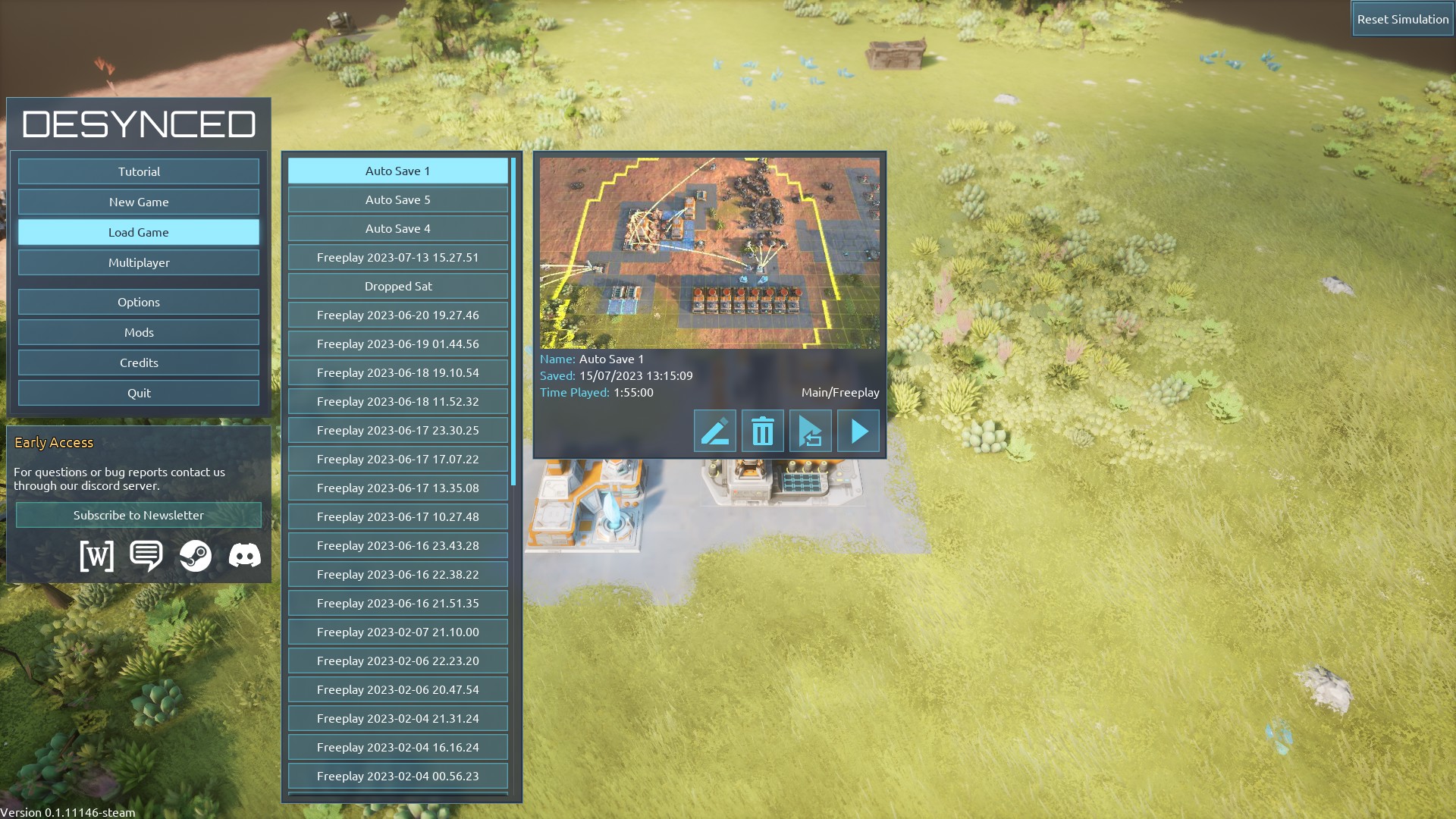Open the Multiplayer menu
This screenshot has width=1456, height=819.
139,262
